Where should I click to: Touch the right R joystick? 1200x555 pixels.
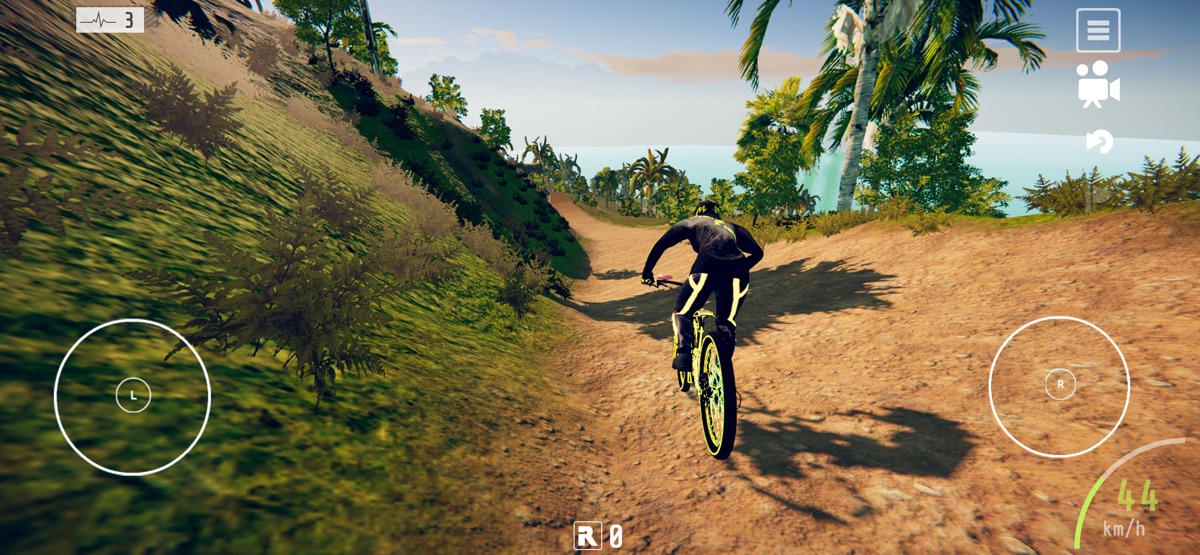click(1060, 384)
